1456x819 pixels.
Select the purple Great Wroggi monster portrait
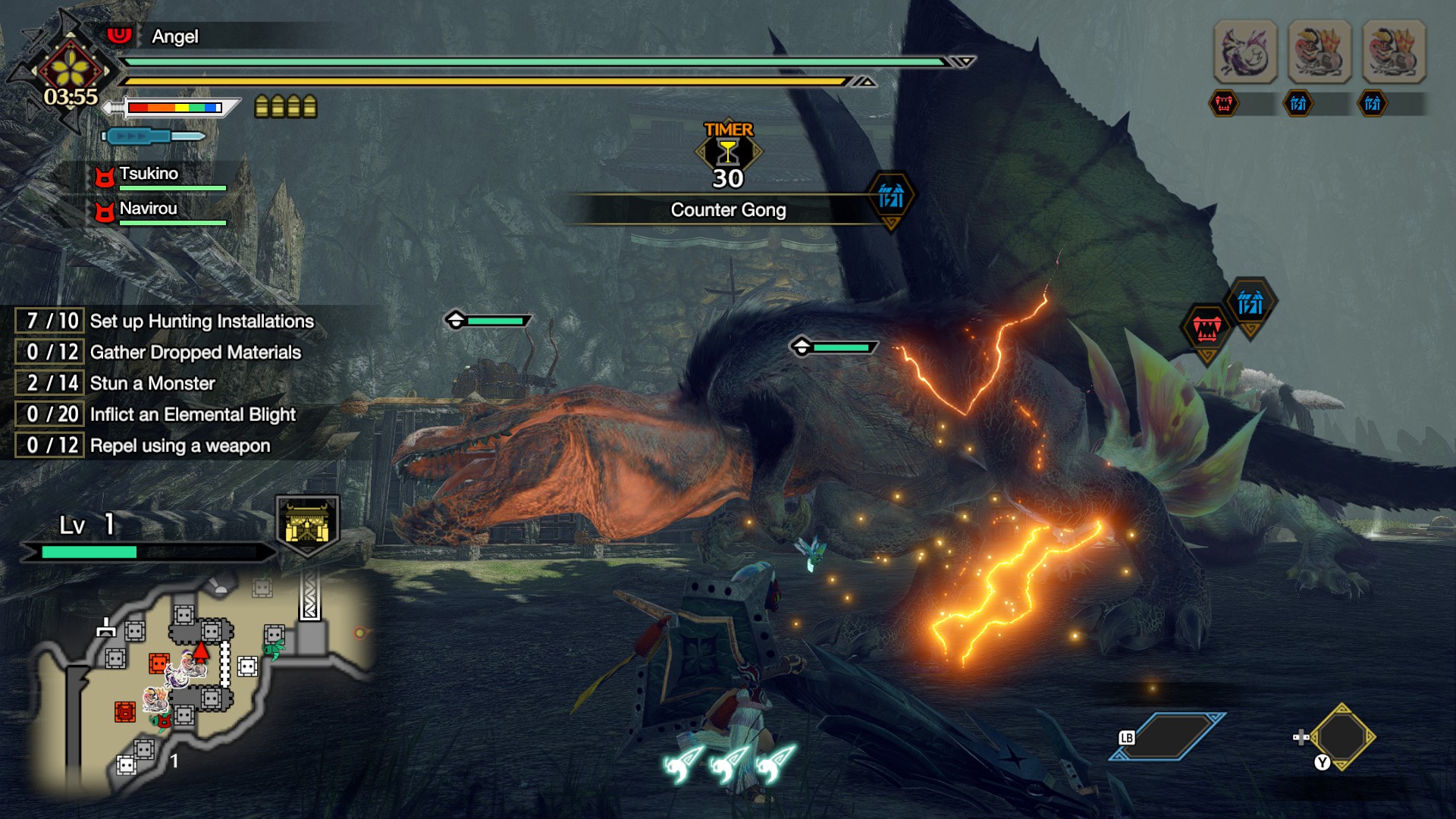(1245, 52)
